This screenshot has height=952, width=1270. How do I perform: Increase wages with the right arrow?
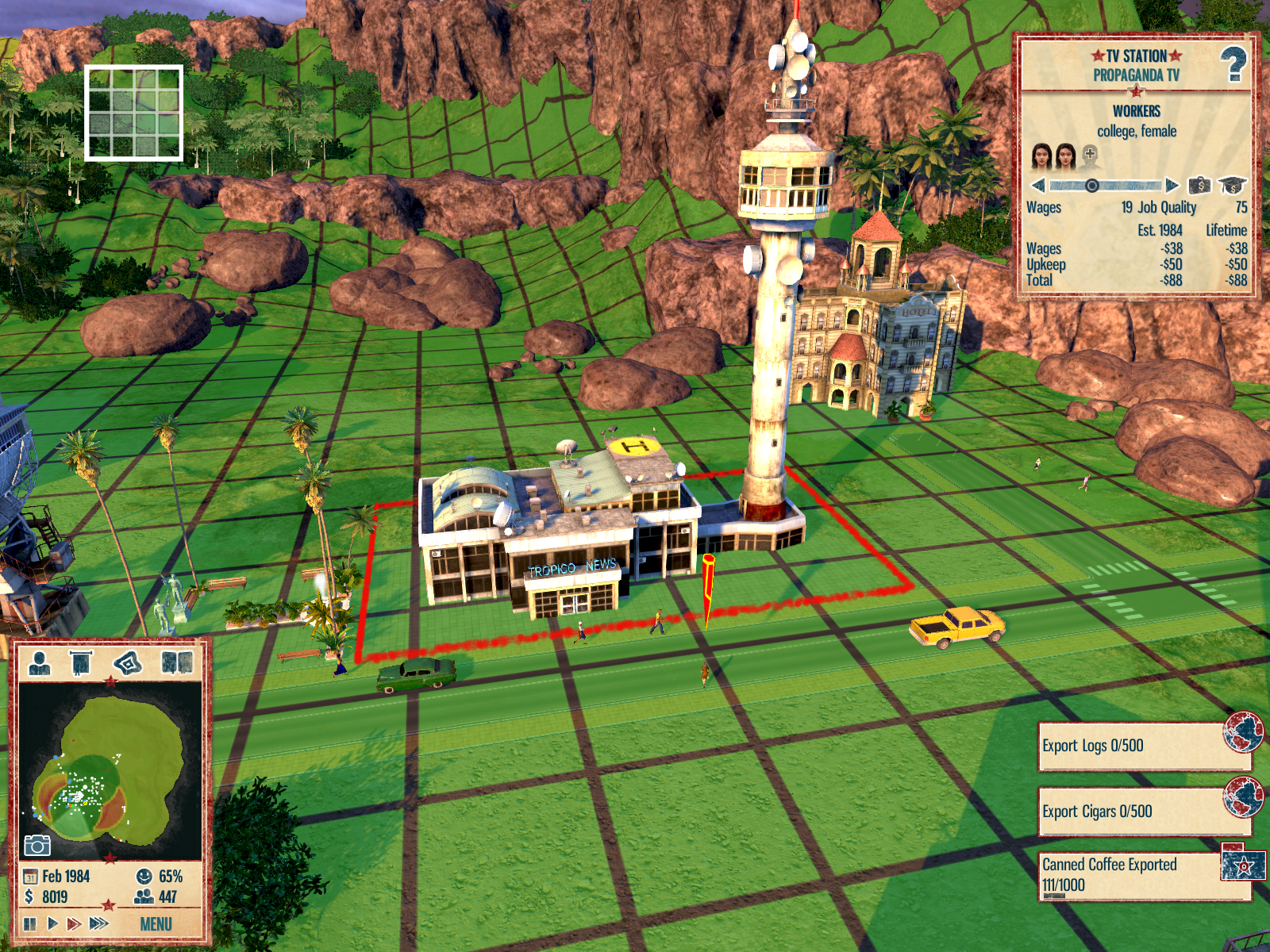[1172, 186]
